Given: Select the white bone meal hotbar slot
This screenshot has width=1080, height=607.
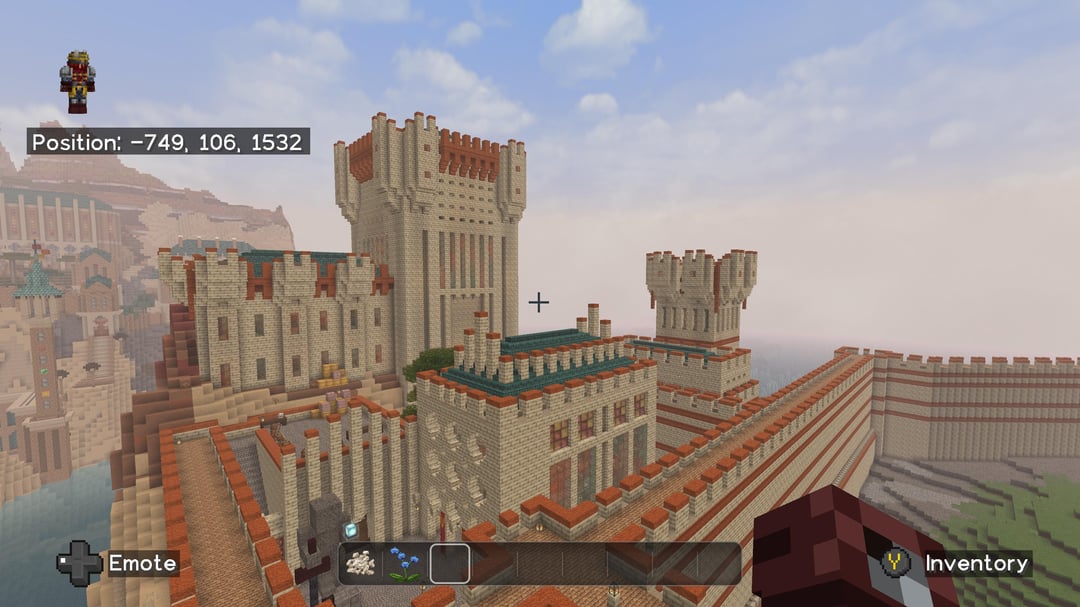Looking at the screenshot, I should (x=361, y=564).
